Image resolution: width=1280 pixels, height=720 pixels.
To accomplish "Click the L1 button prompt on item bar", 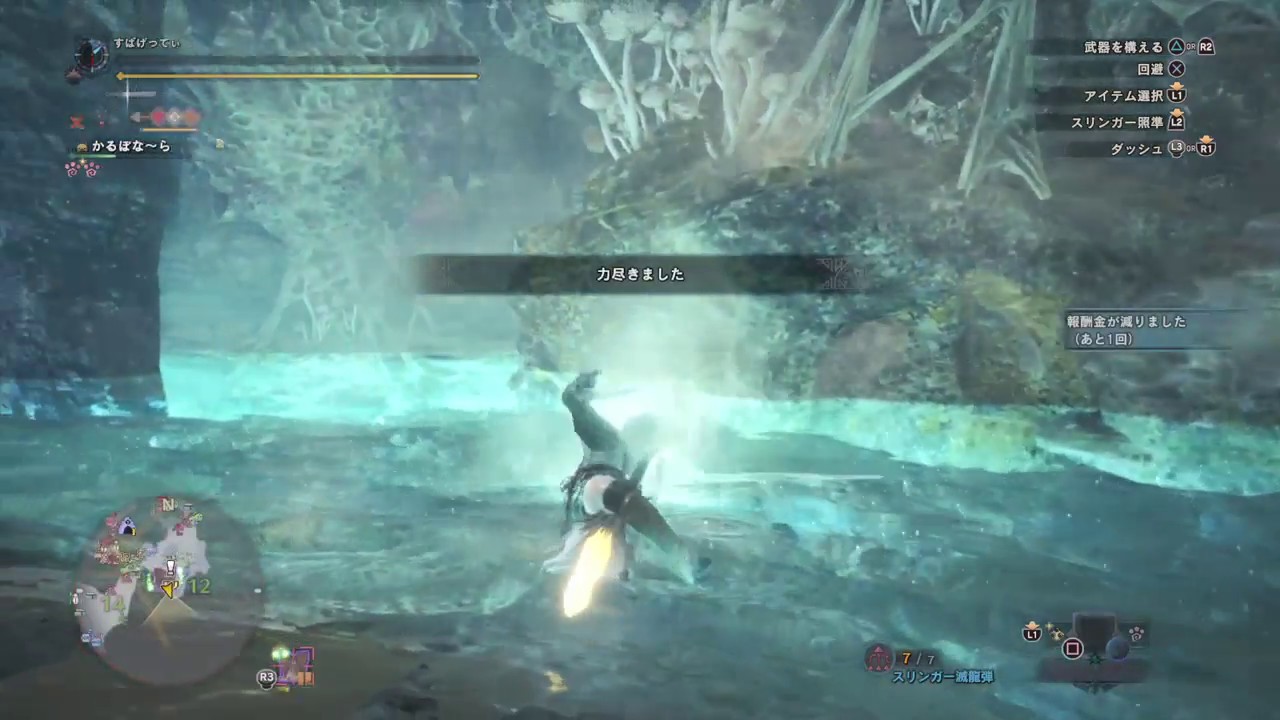I will [1033, 633].
